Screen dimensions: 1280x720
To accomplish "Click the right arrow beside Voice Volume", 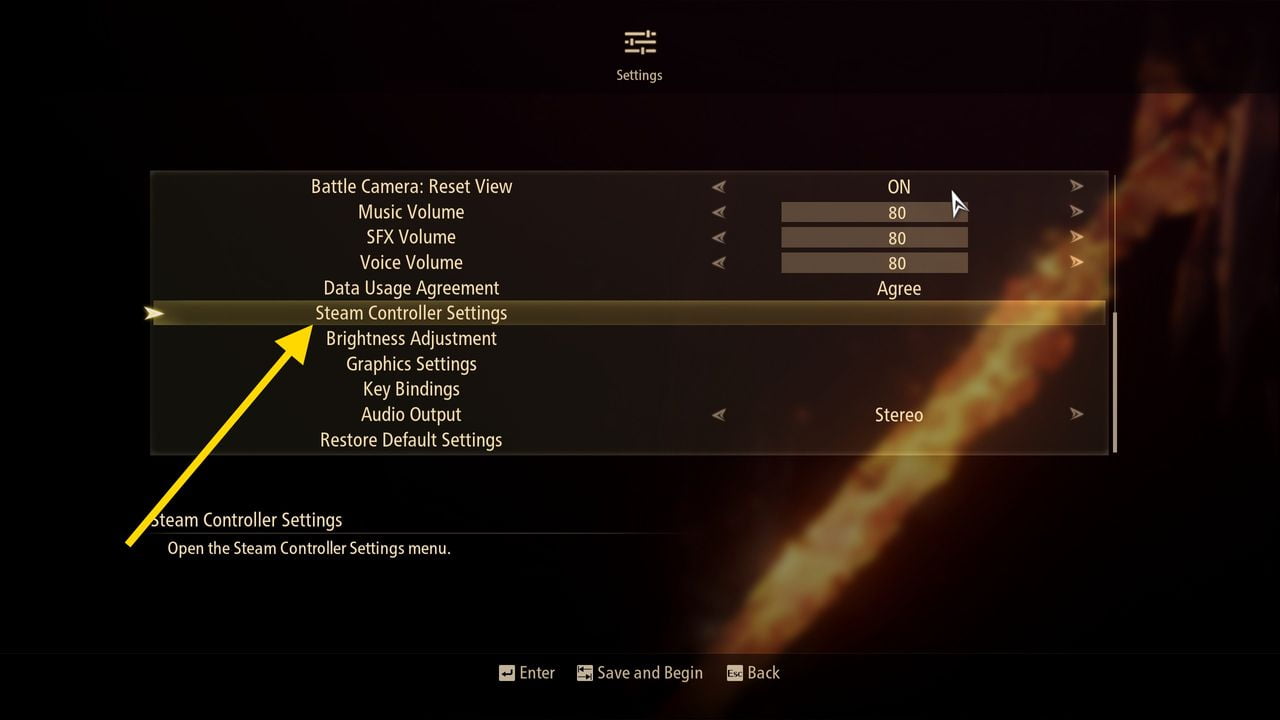I will click(1077, 262).
